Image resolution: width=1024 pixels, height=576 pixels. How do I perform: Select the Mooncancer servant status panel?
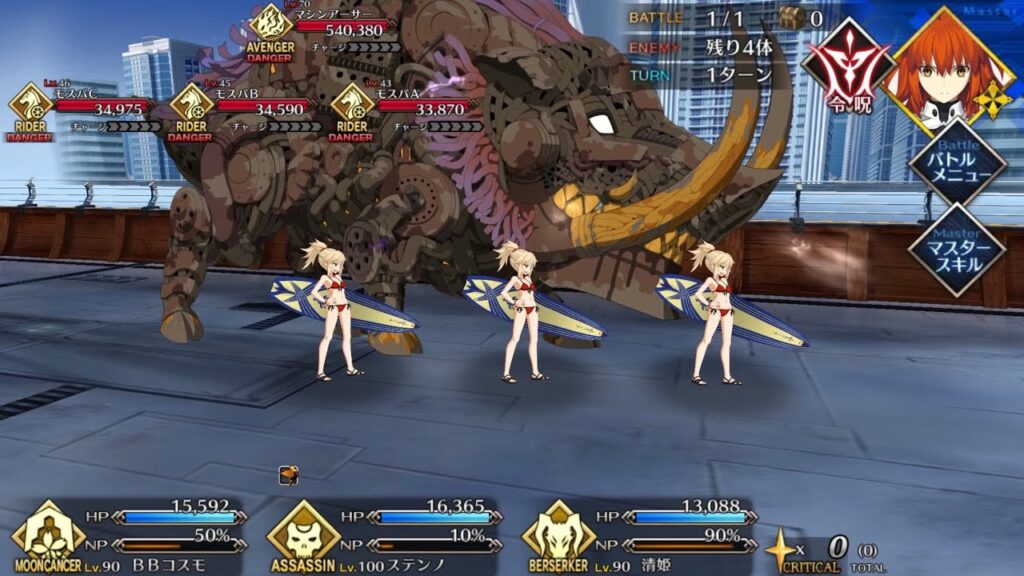130,535
